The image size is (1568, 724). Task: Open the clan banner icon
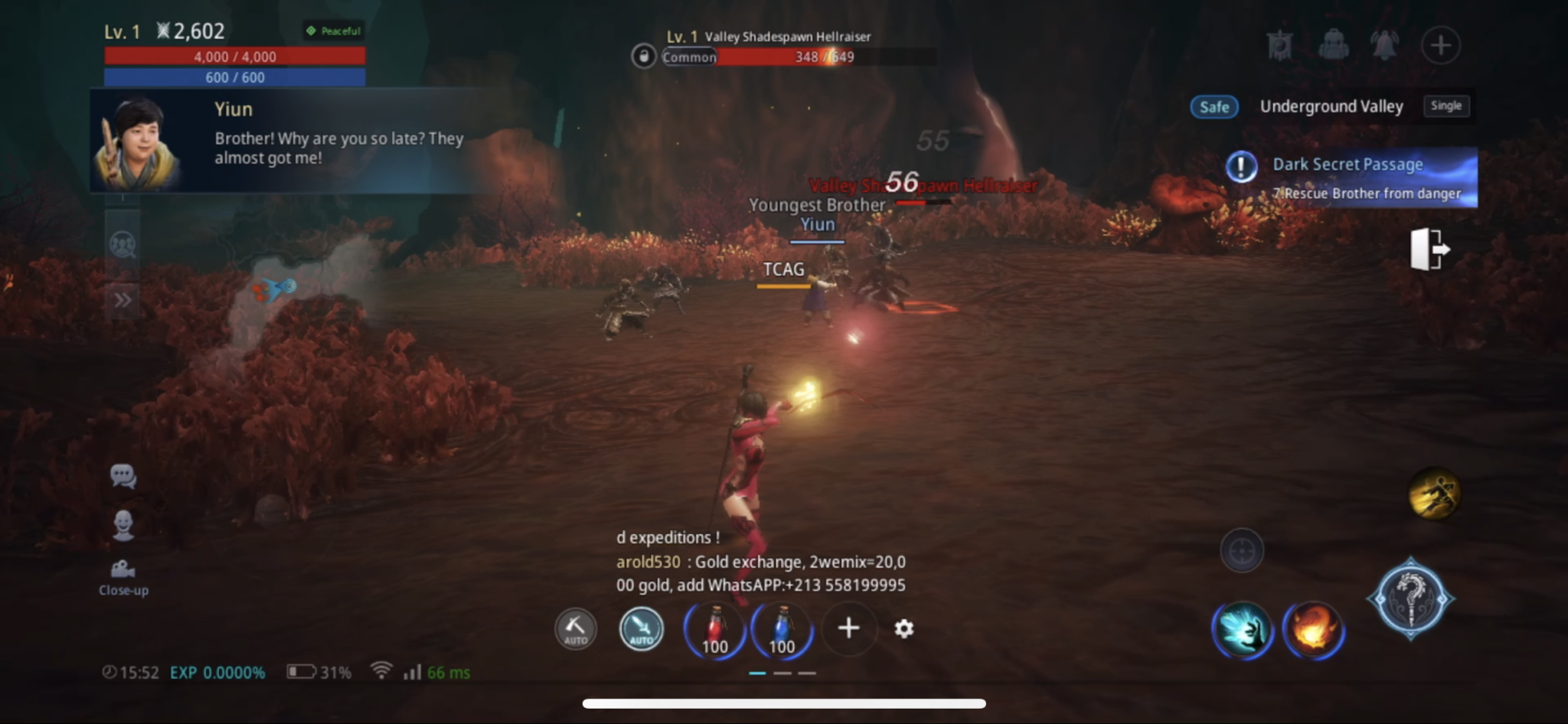click(x=1279, y=45)
